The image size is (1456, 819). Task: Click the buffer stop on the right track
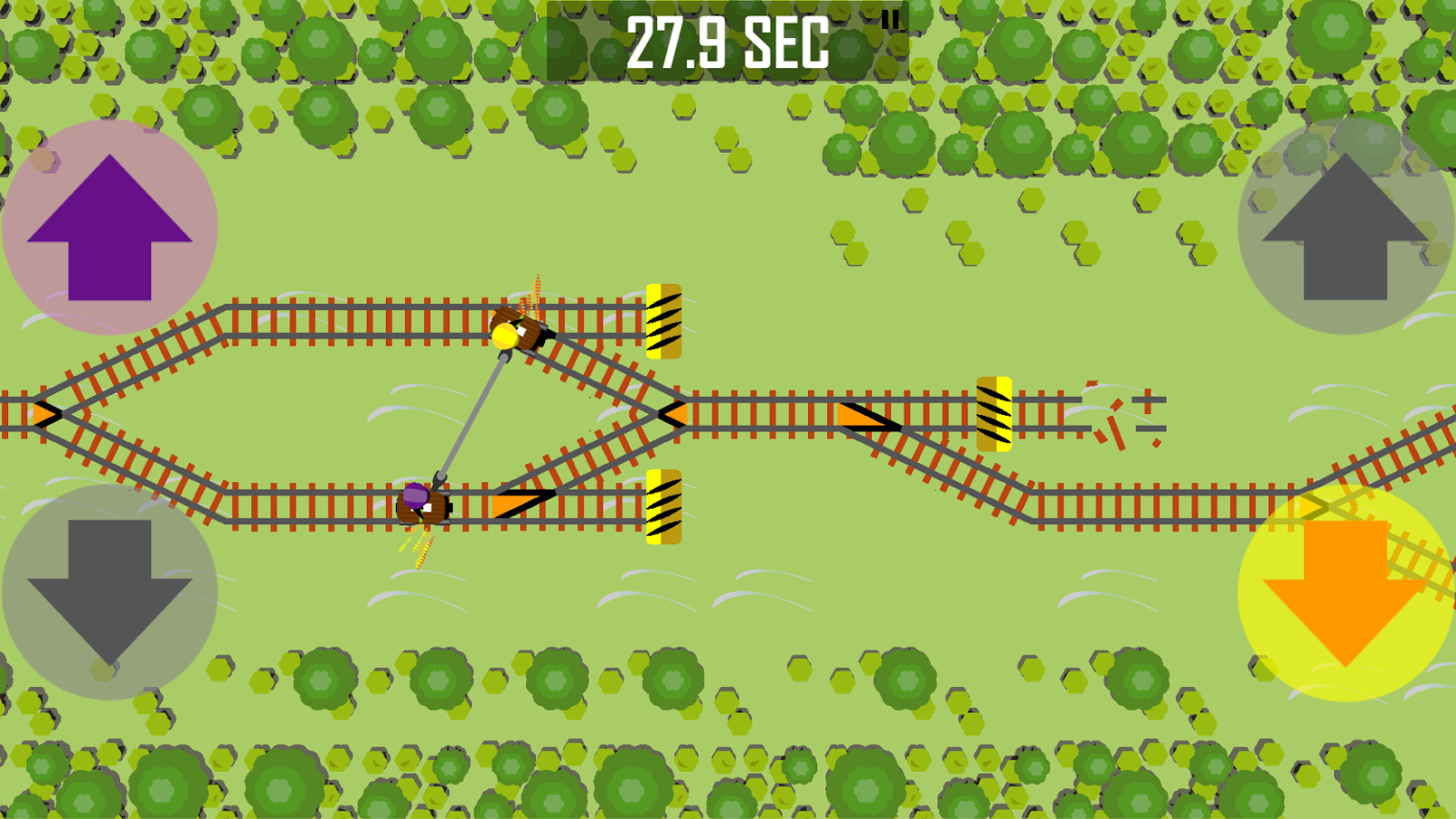click(x=995, y=414)
